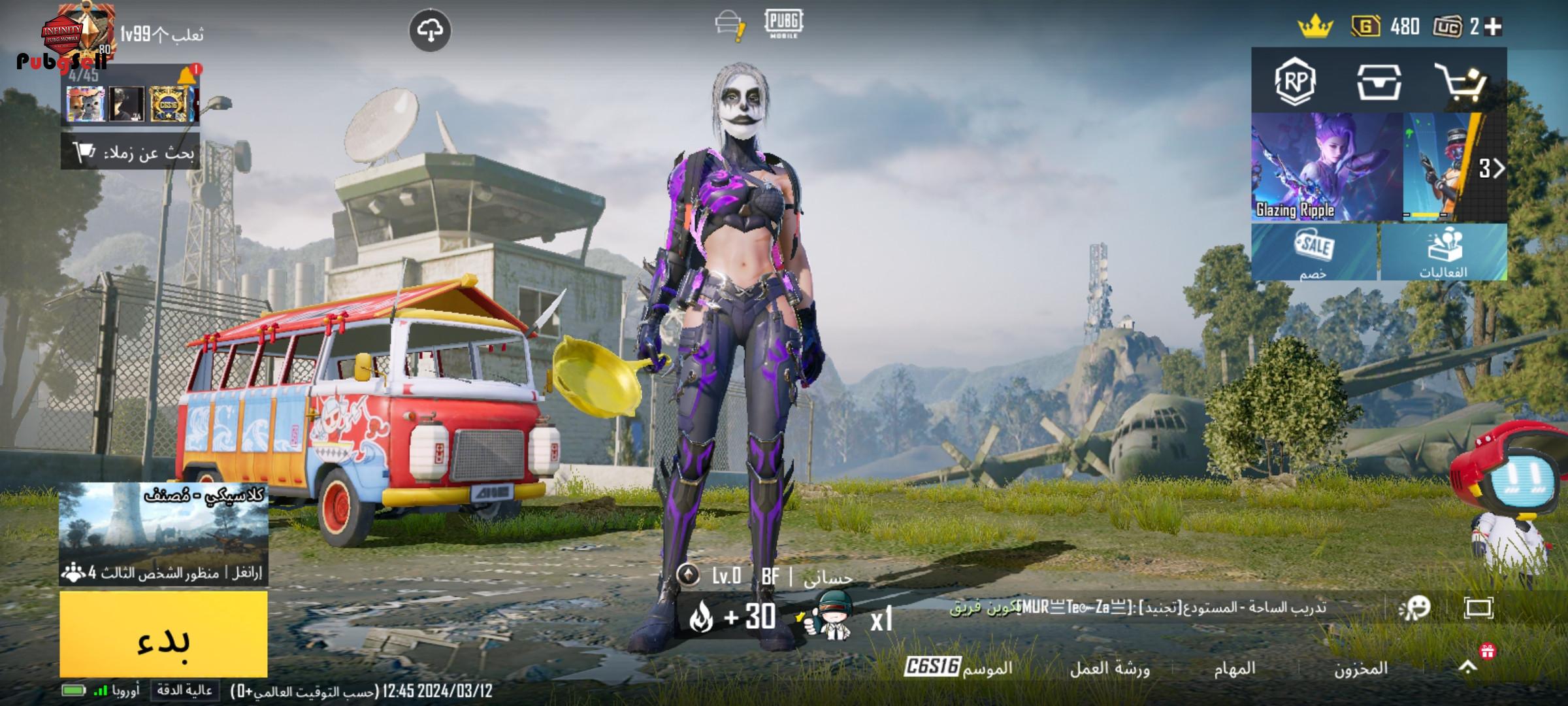Open the events الفعاليات tile

tap(1444, 252)
